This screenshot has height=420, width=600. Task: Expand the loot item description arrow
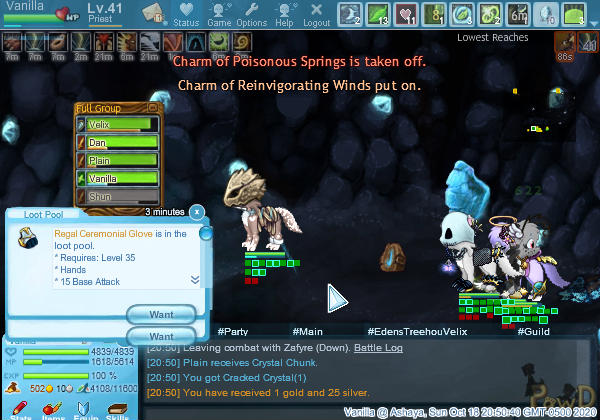point(195,280)
